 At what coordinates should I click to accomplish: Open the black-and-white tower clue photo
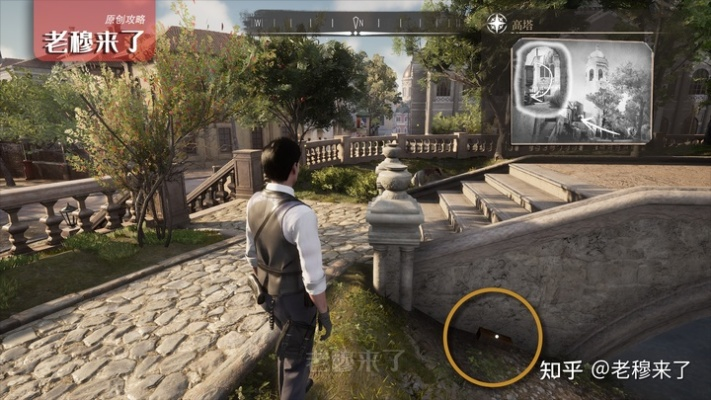[x=582, y=93]
